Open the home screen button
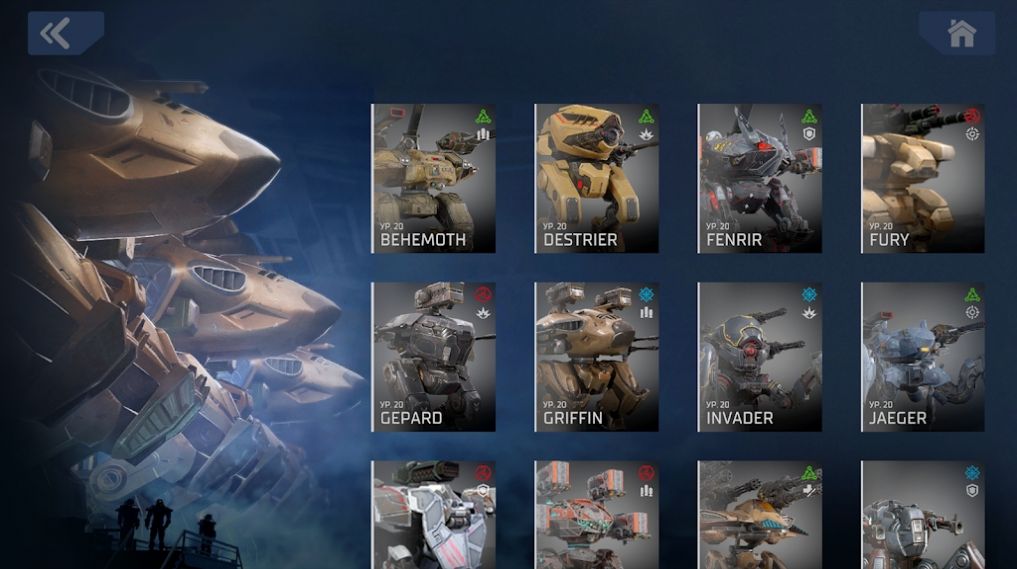Viewport: 1017px width, 569px height. tap(957, 33)
